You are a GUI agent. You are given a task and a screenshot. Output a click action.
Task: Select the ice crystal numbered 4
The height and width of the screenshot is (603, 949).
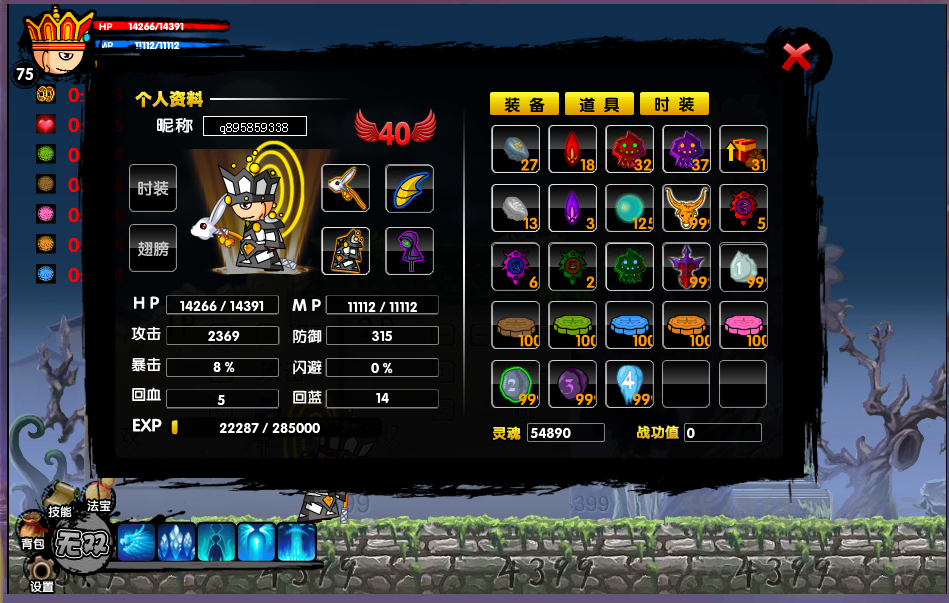[x=629, y=384]
